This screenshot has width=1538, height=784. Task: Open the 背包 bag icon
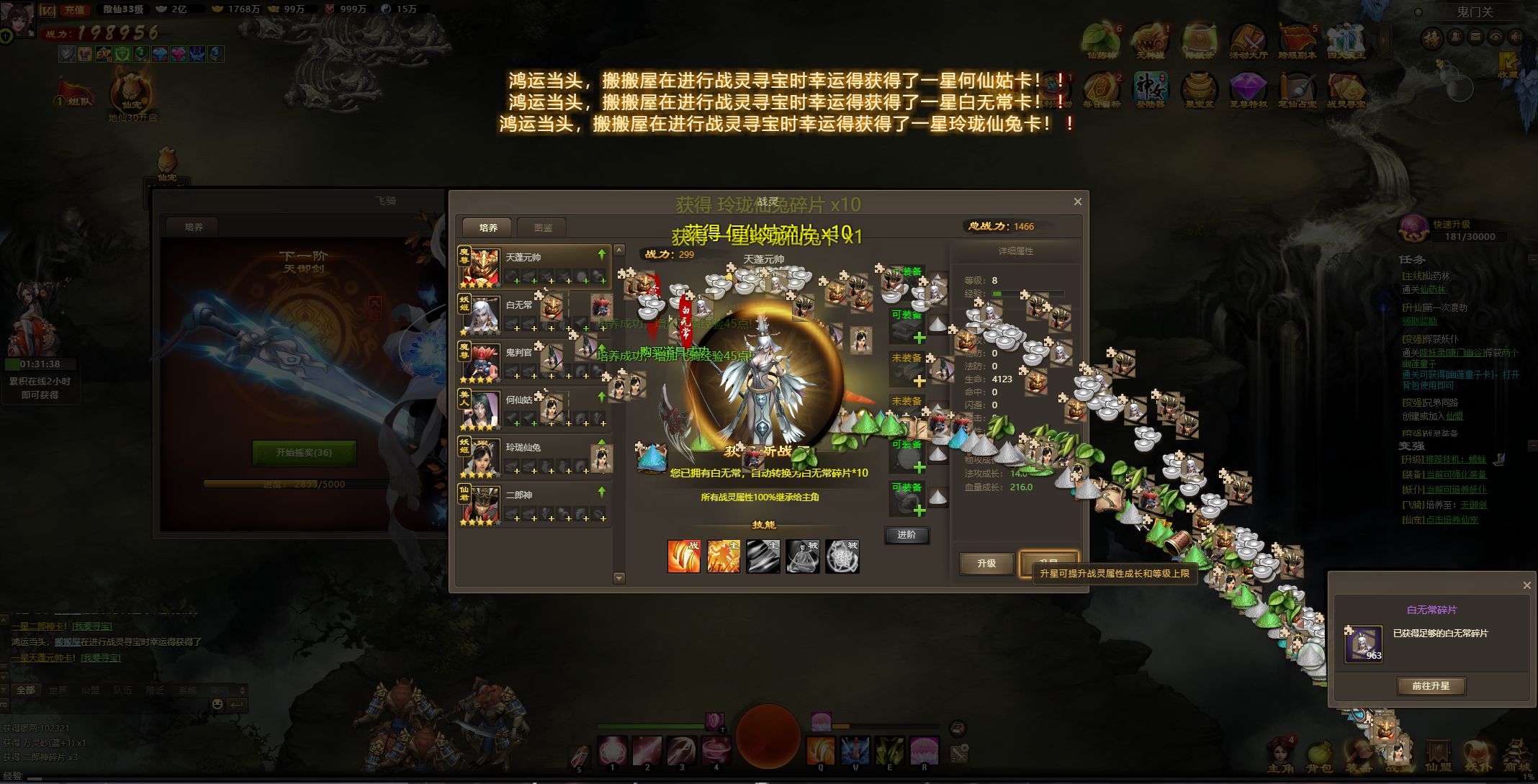1319,756
